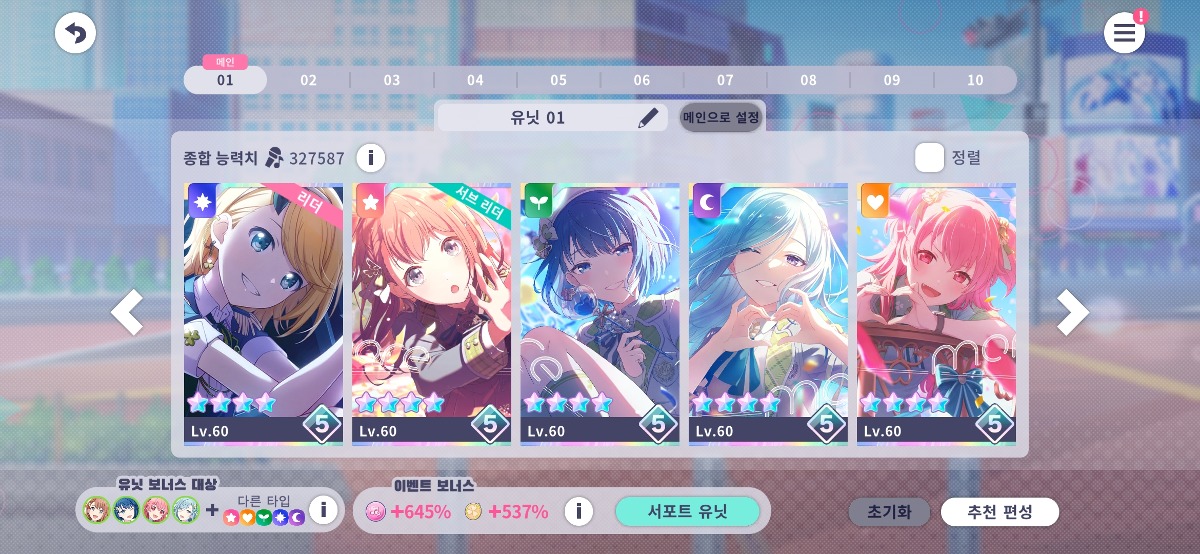Toggle the 정렬 checkbox
The height and width of the screenshot is (554, 1200).
(x=930, y=157)
